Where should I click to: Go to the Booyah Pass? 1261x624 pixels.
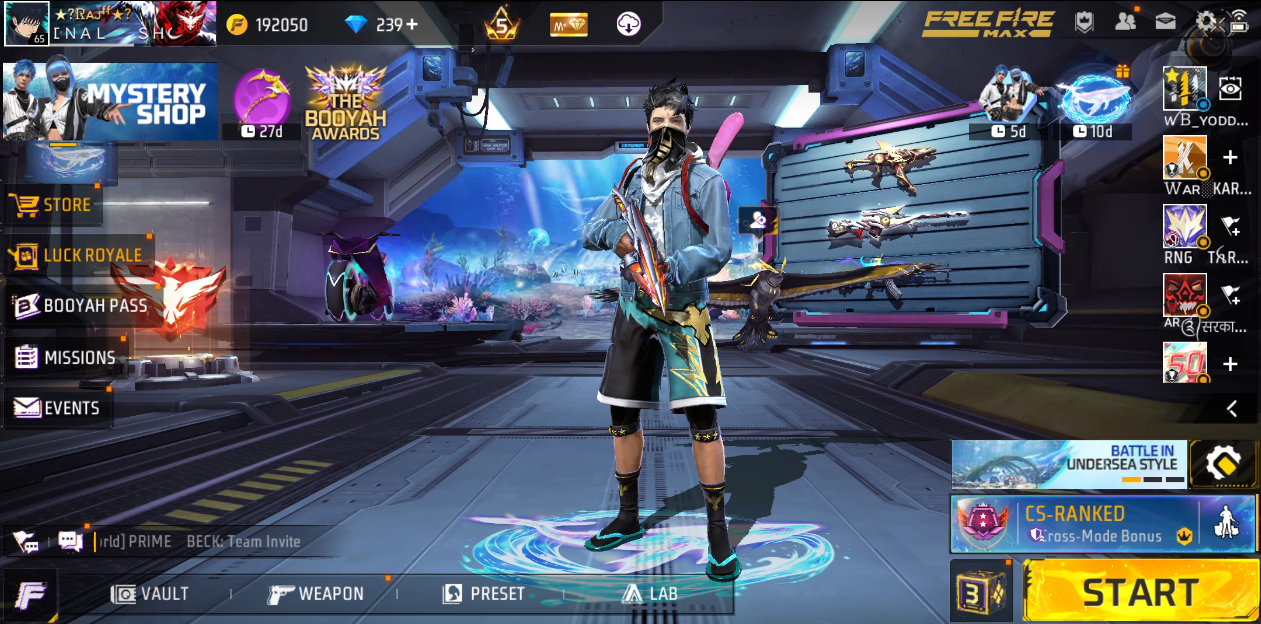pyautogui.click(x=80, y=306)
